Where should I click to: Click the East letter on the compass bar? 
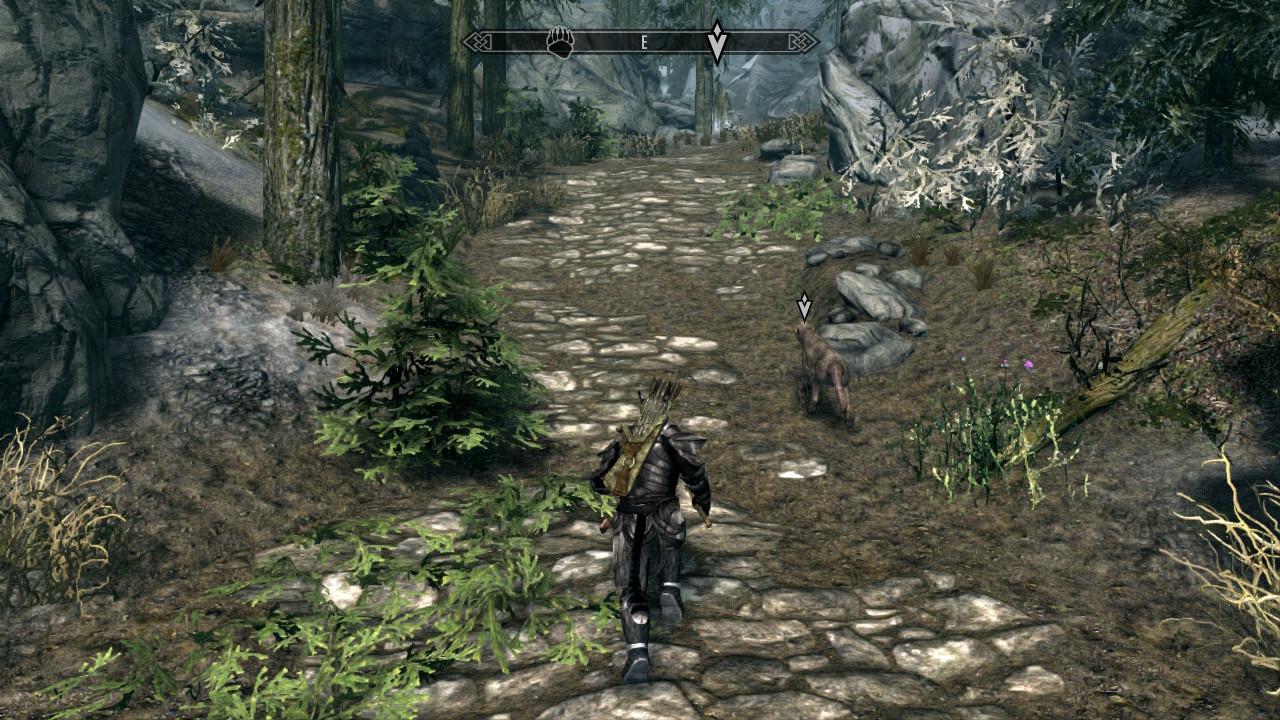(x=644, y=42)
